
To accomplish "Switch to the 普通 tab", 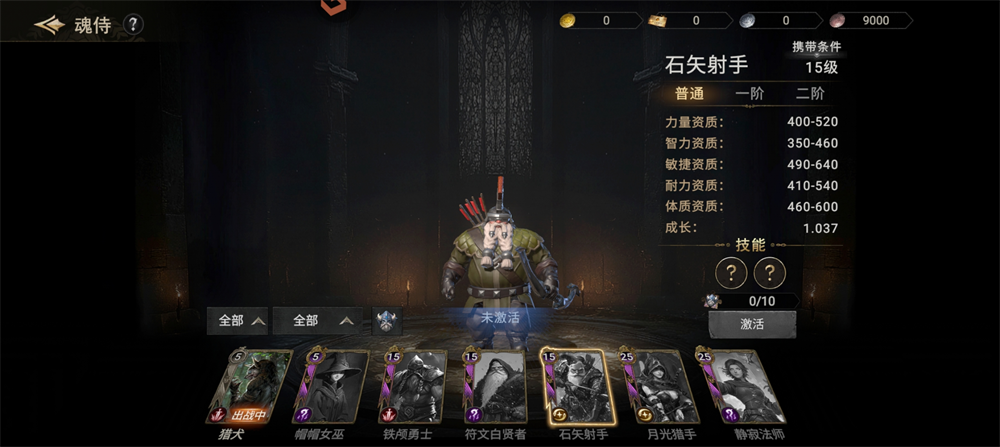I will (x=689, y=94).
